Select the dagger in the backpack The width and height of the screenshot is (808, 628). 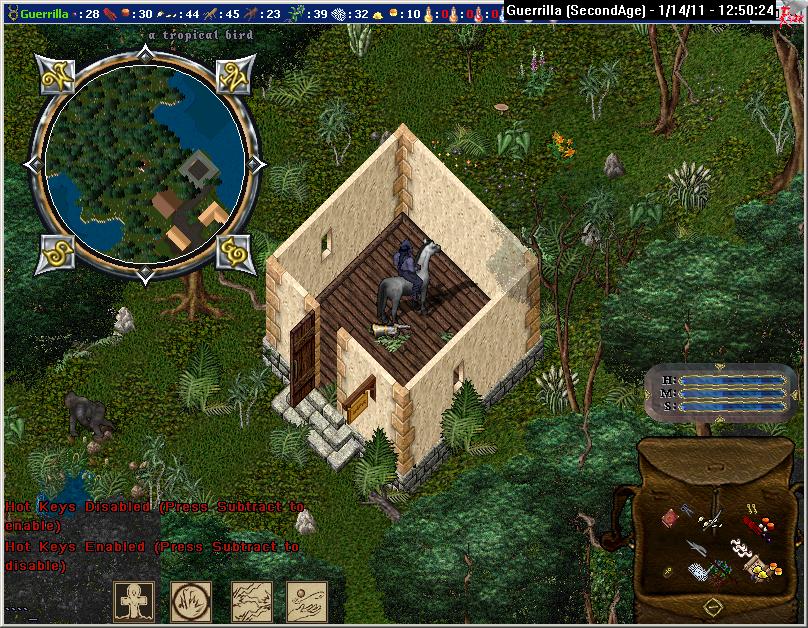click(695, 548)
